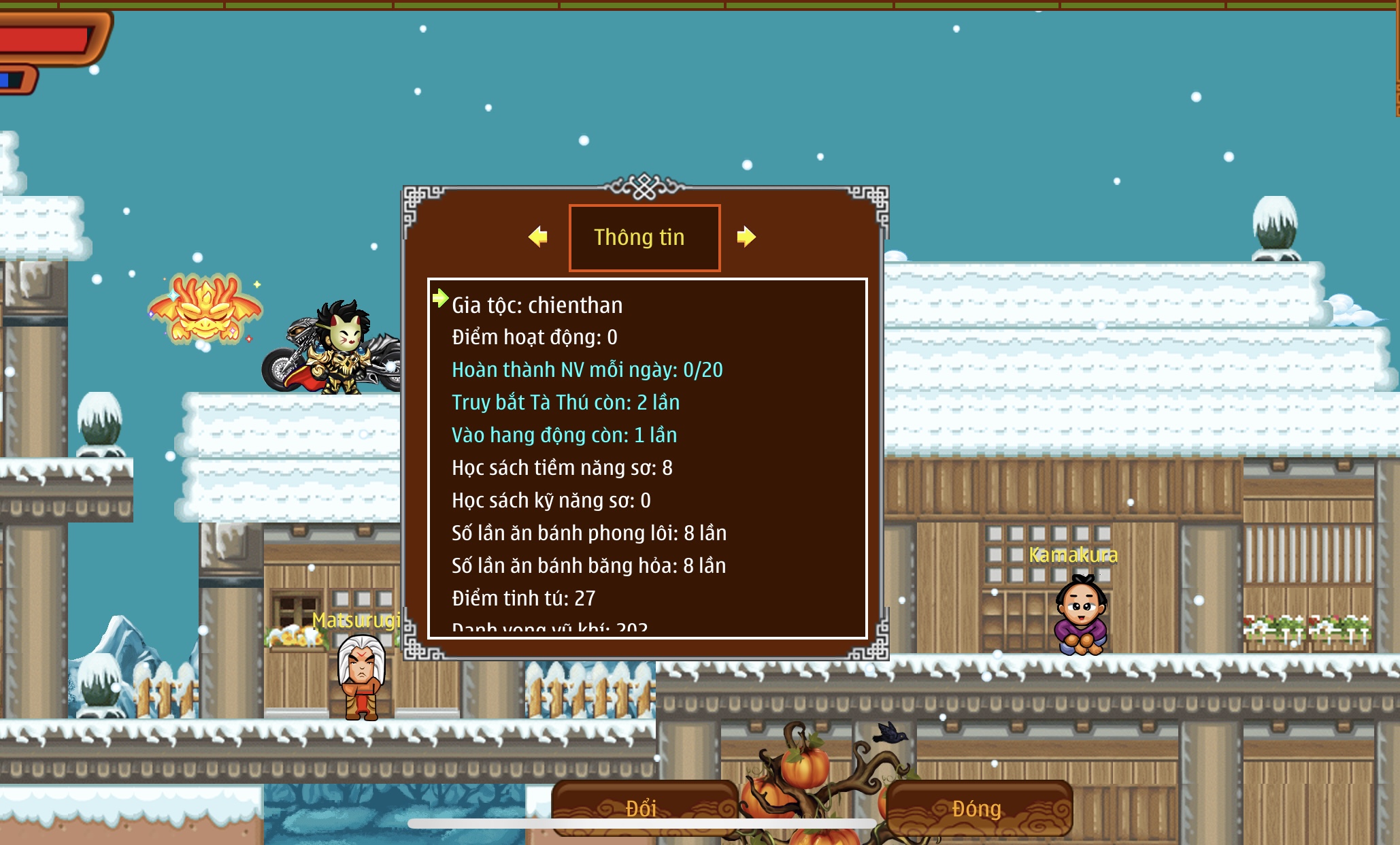Choose the Học sách tiềm năng sơ row

pos(562,468)
